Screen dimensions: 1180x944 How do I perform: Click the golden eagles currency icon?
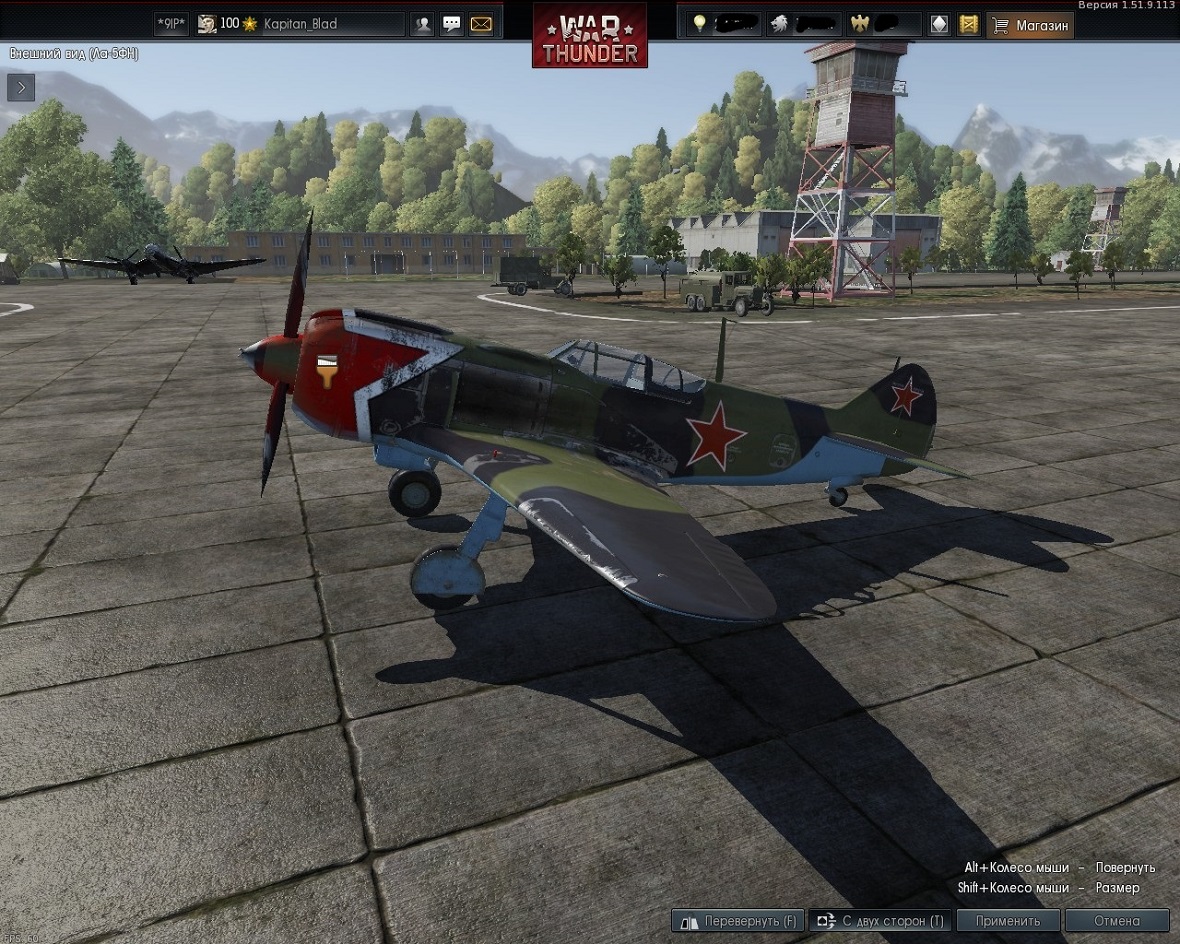point(857,24)
